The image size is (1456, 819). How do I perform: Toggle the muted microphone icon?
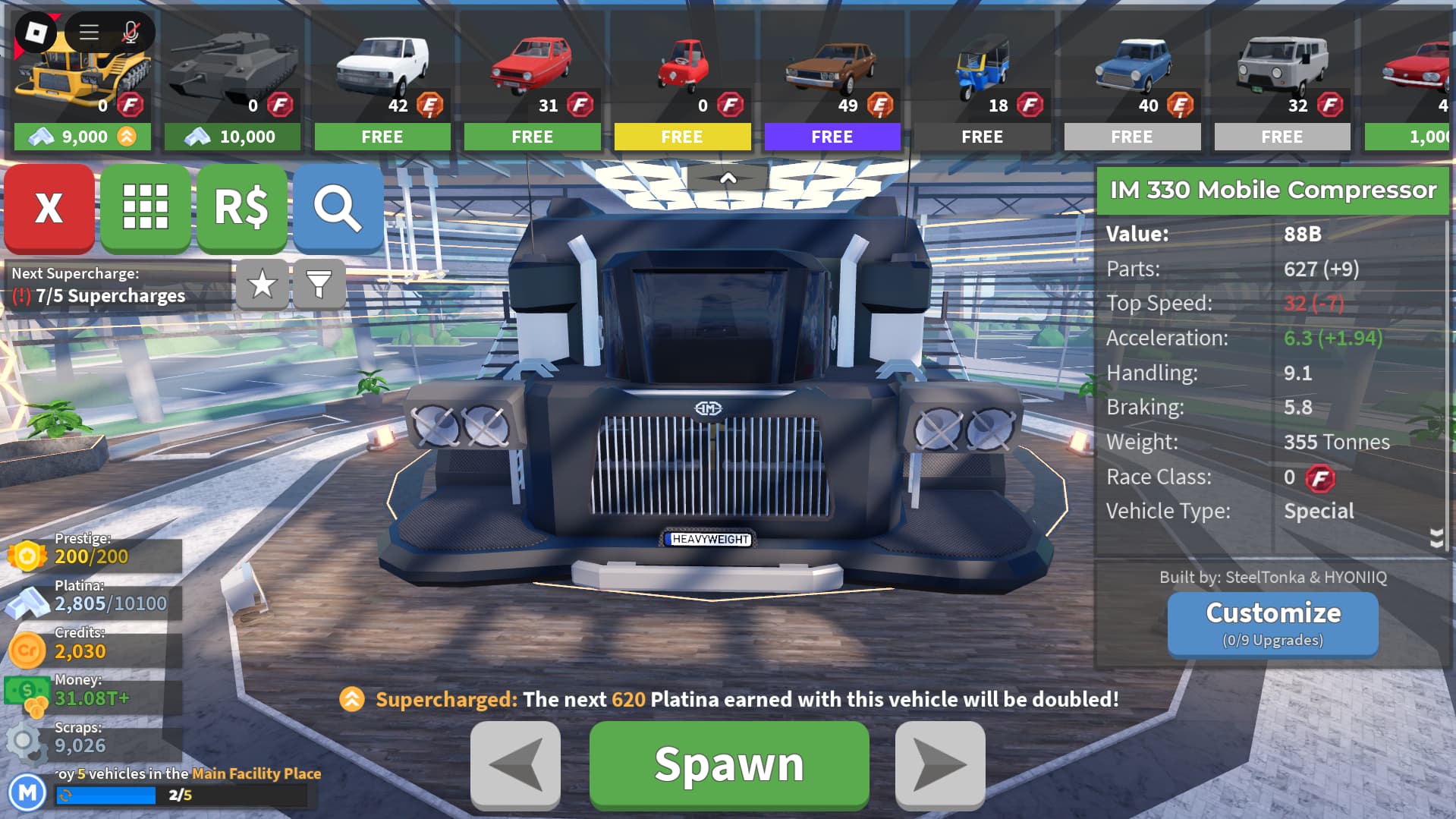(x=131, y=32)
